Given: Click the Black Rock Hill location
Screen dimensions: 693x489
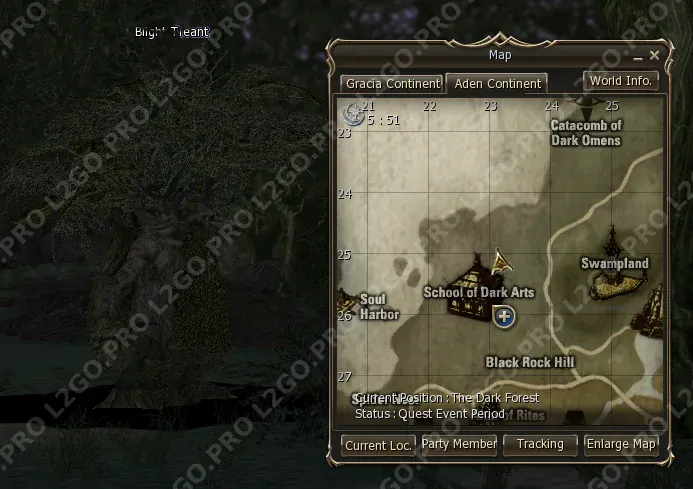Looking at the screenshot, I should [x=530, y=361].
